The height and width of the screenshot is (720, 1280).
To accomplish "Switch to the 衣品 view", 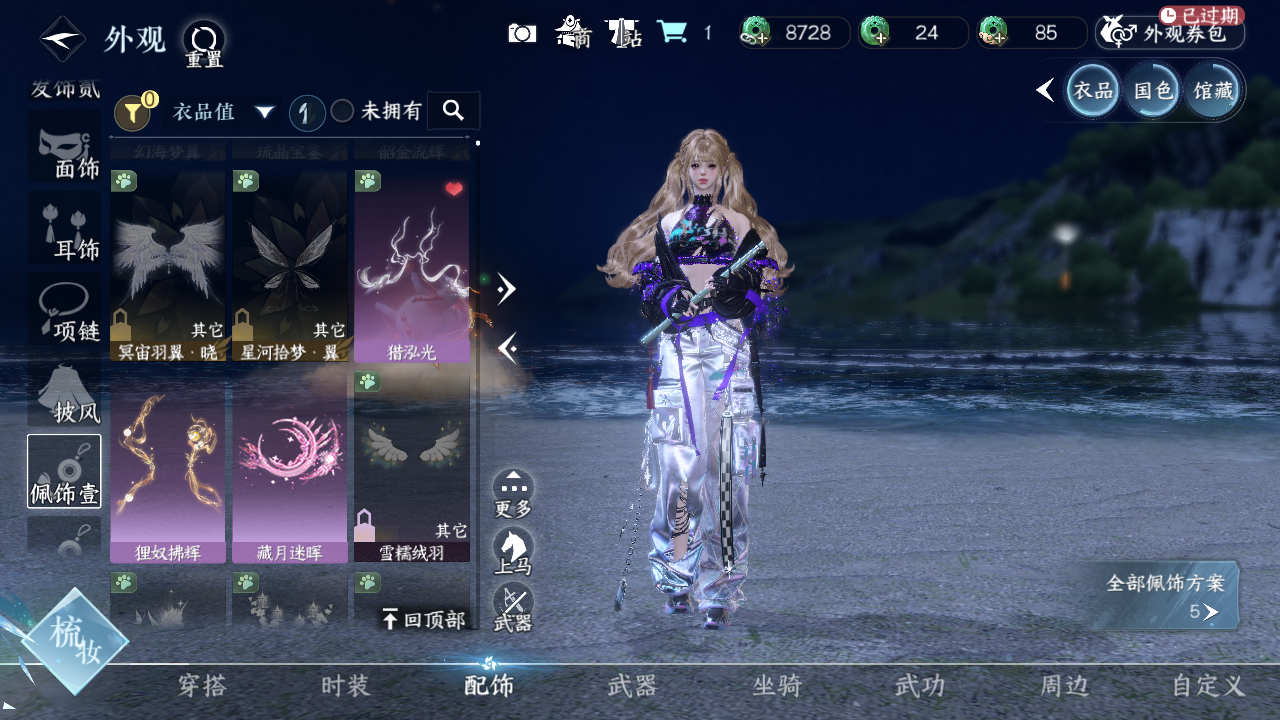I will [x=1092, y=90].
